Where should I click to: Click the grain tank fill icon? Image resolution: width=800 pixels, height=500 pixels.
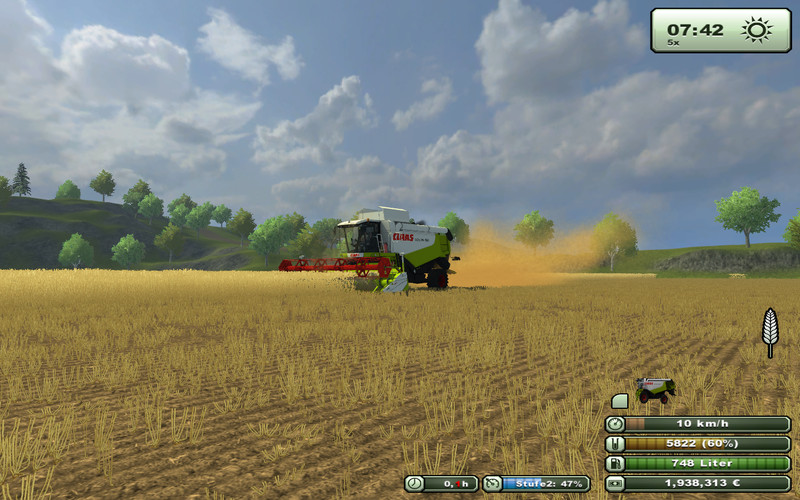click(x=615, y=443)
